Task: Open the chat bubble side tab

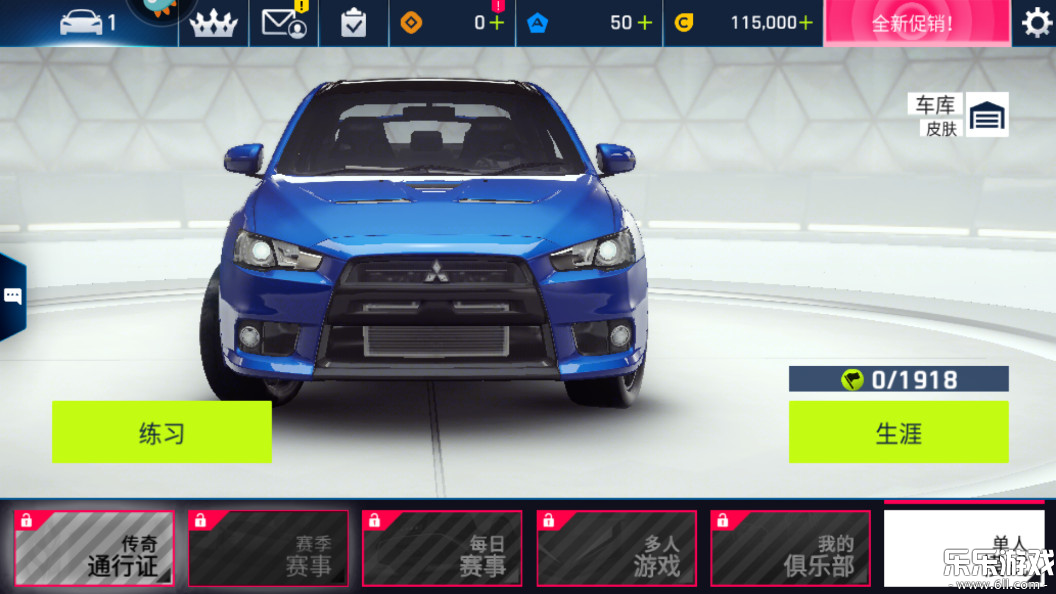Action: tap(13, 296)
